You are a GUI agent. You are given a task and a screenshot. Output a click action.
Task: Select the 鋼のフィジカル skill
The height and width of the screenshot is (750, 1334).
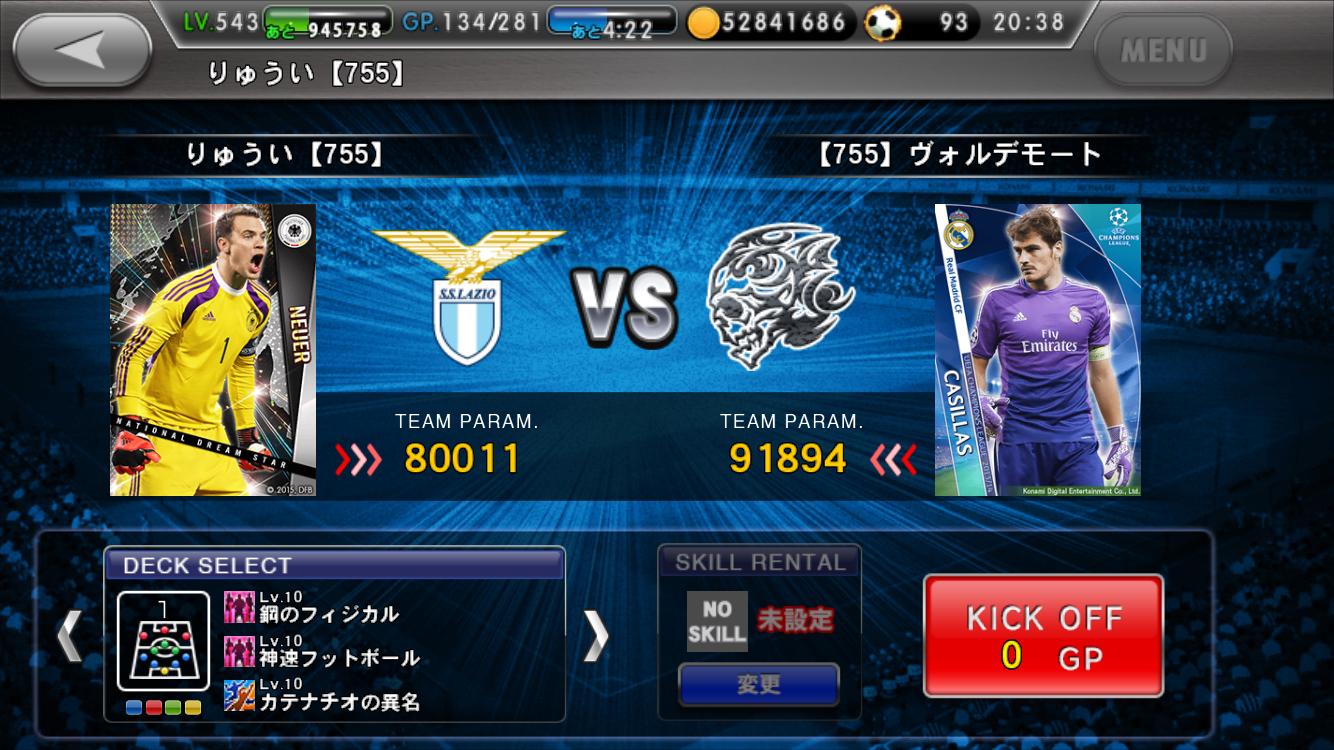tap(310, 610)
